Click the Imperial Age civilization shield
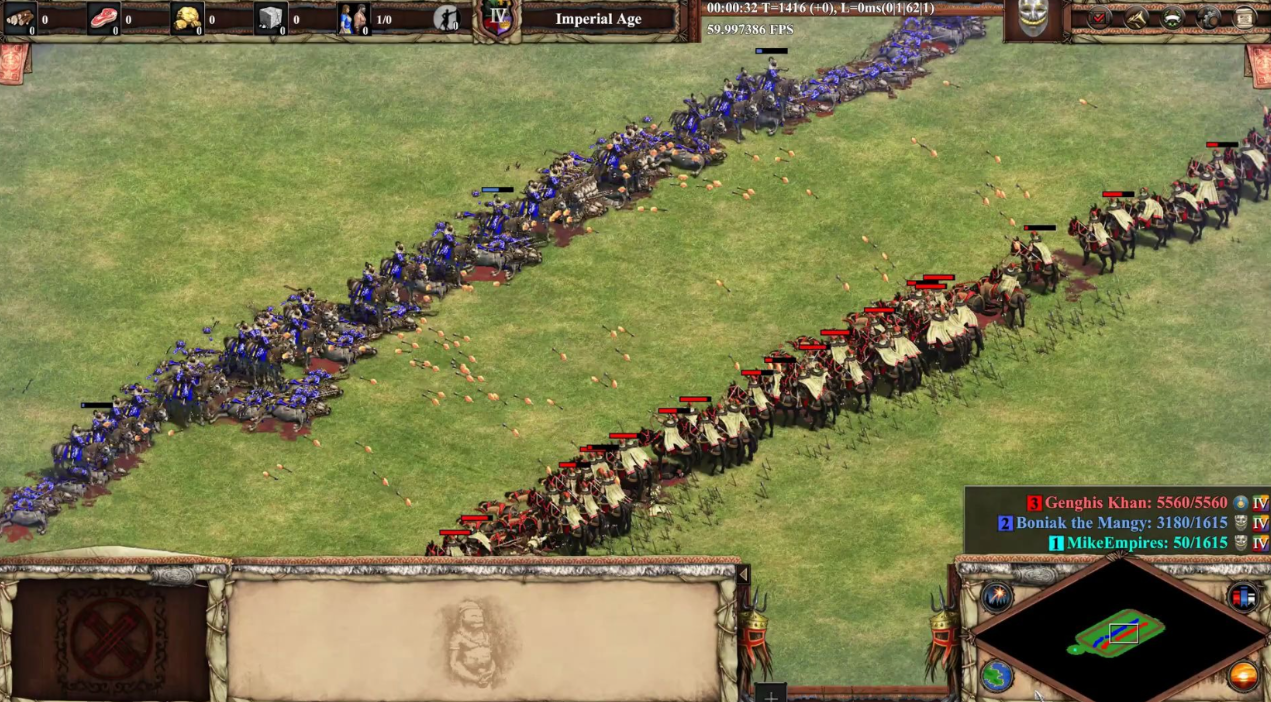The width and height of the screenshot is (1271, 702). pos(496,18)
